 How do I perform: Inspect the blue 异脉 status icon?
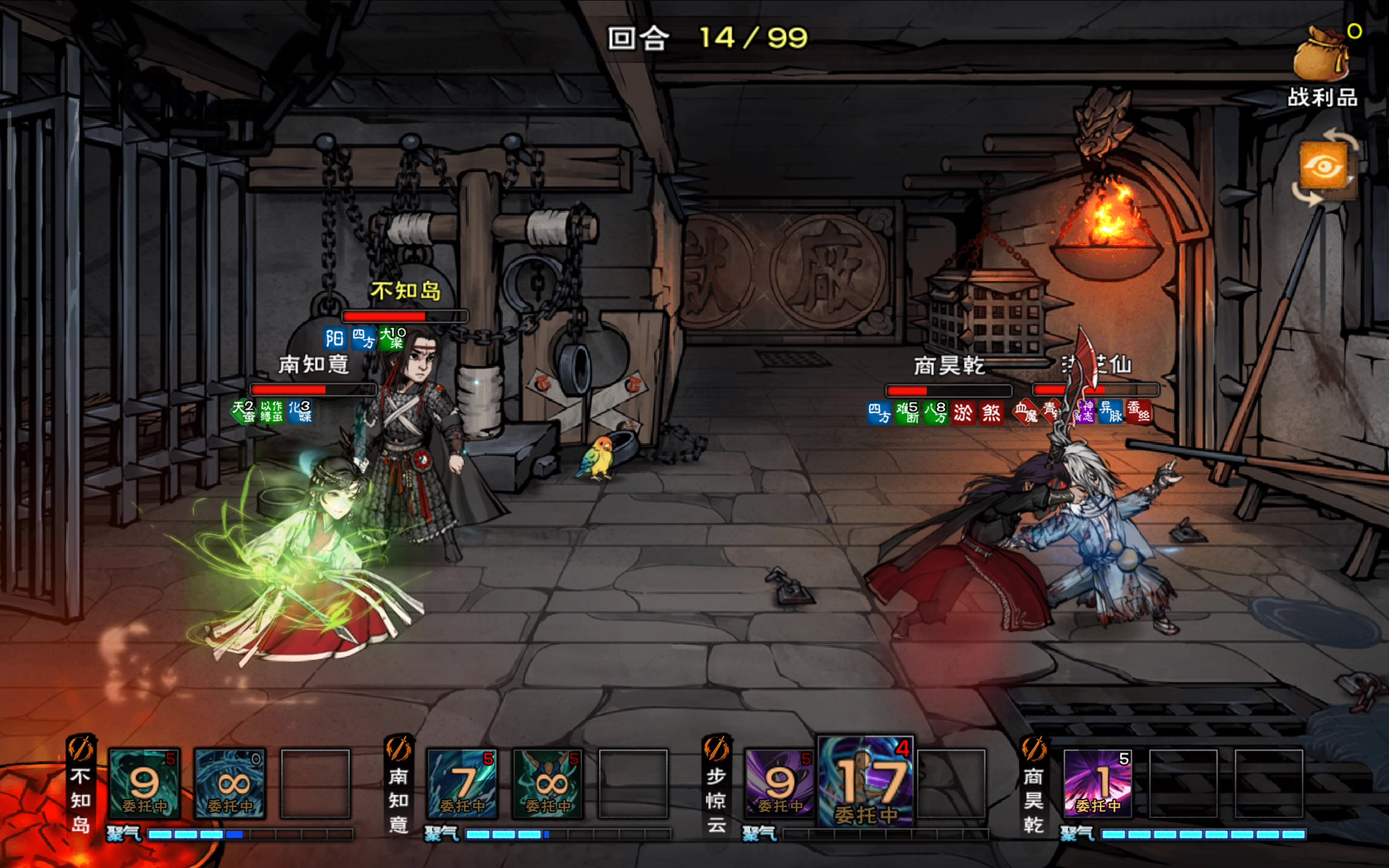point(1110,412)
